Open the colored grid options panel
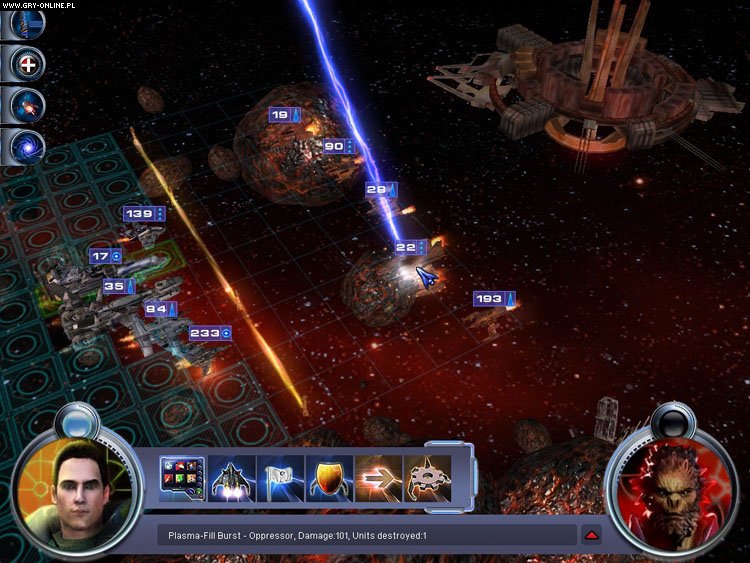Viewport: 750px width, 563px height. click(x=182, y=479)
